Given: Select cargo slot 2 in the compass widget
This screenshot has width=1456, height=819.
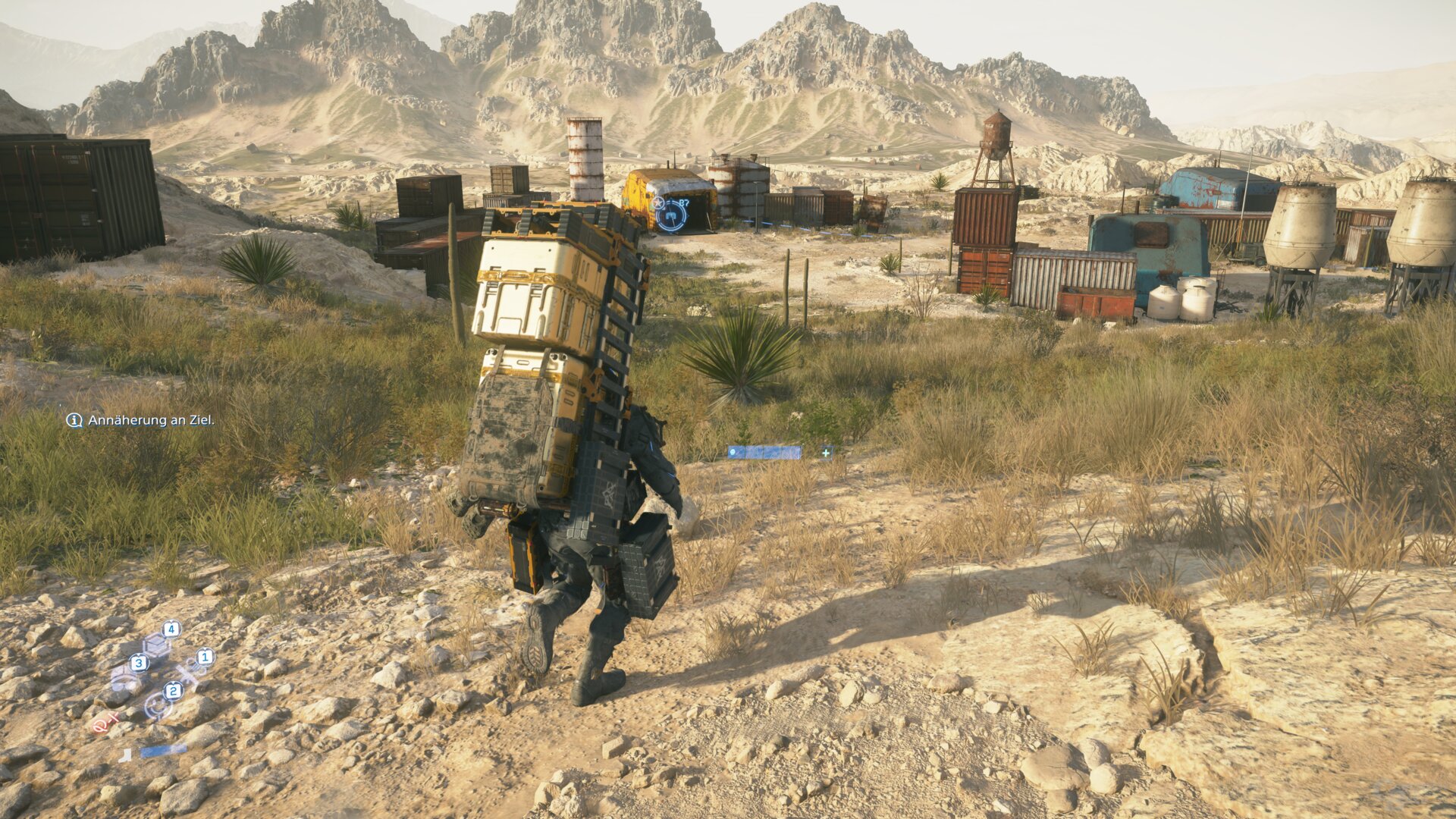Looking at the screenshot, I should [174, 691].
